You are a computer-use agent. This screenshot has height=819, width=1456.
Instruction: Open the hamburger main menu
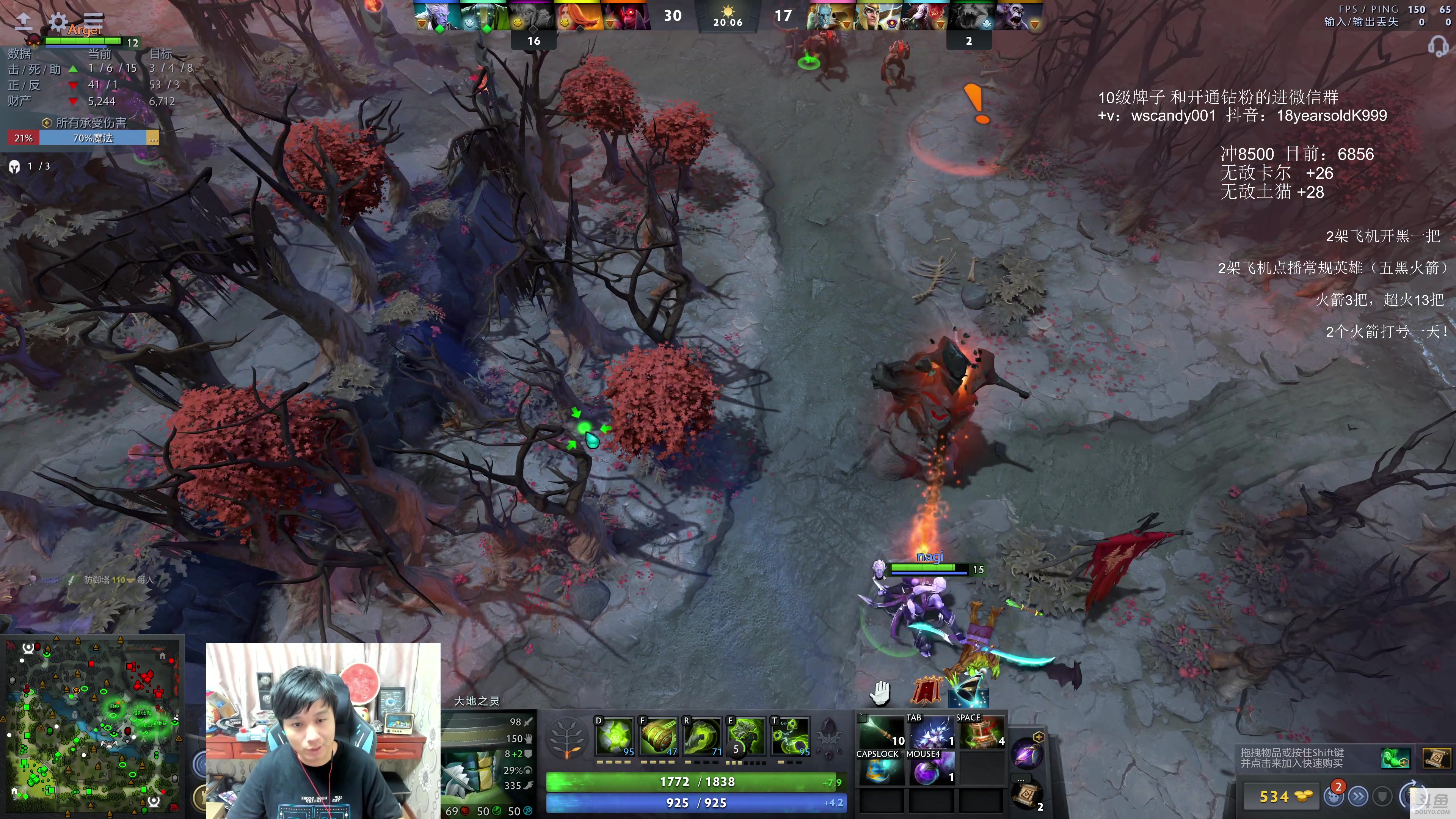click(x=93, y=21)
